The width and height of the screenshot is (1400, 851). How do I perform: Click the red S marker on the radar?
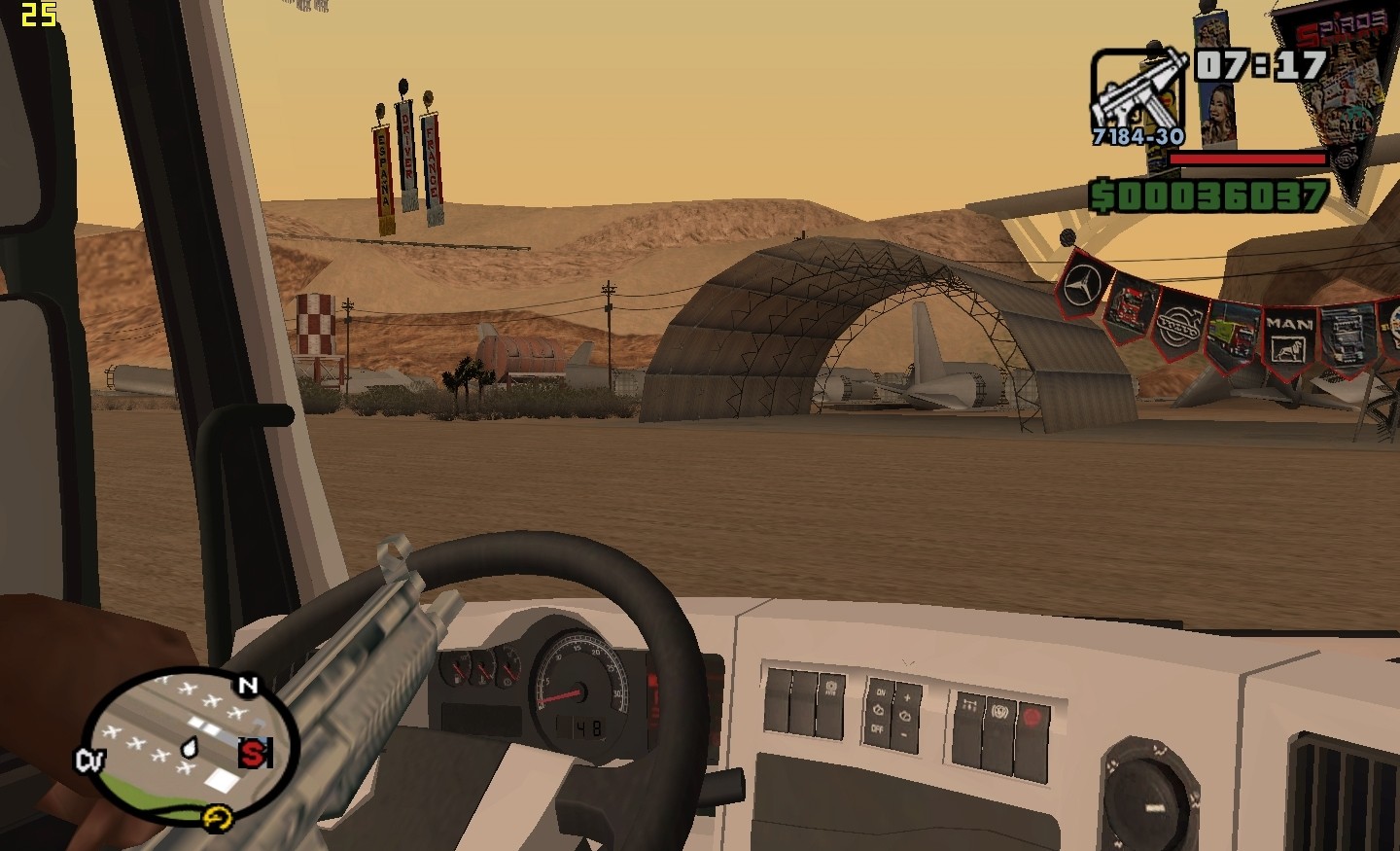point(254,752)
